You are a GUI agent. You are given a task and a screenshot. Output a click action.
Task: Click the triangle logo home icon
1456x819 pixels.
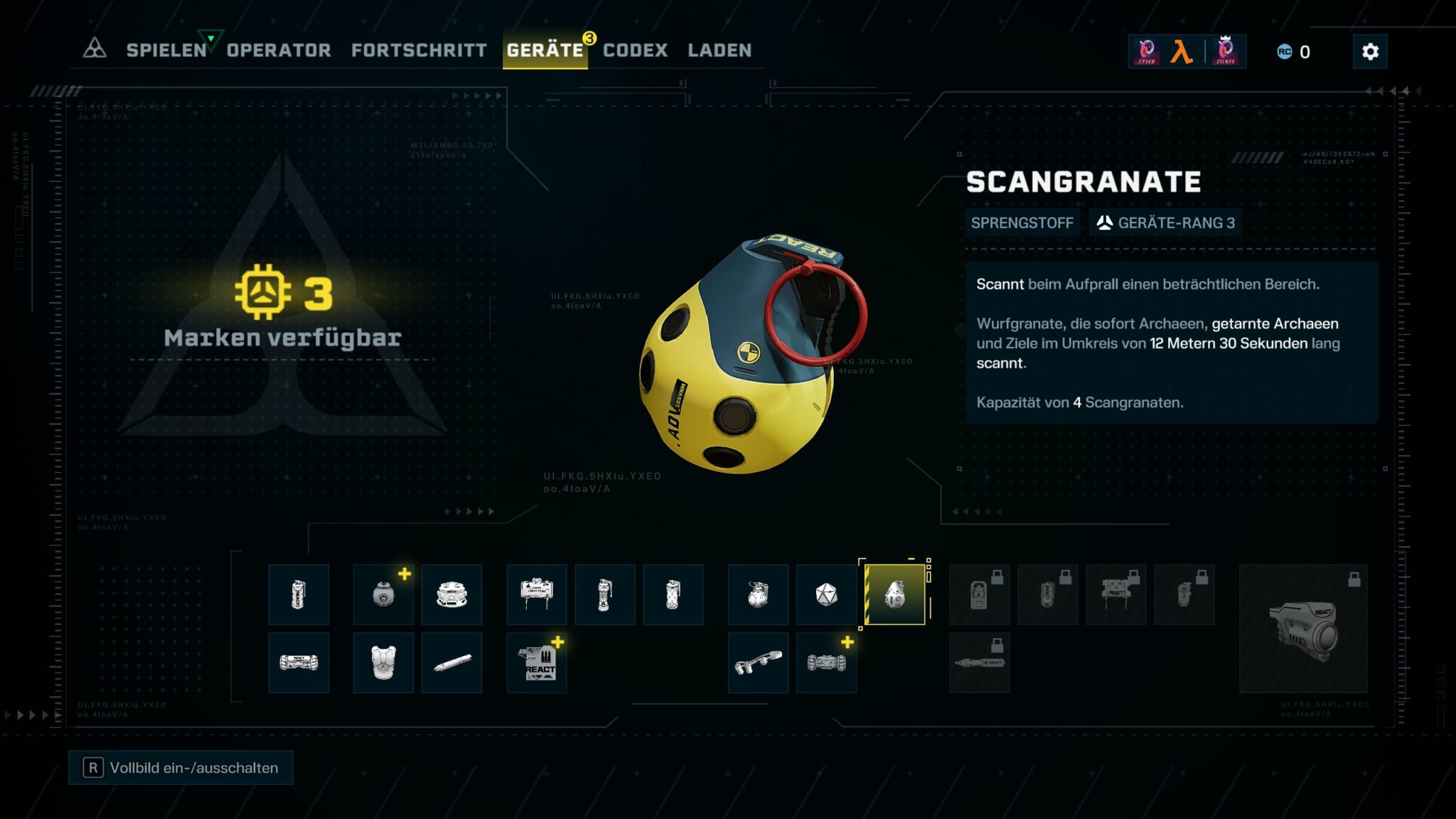pos(95,49)
